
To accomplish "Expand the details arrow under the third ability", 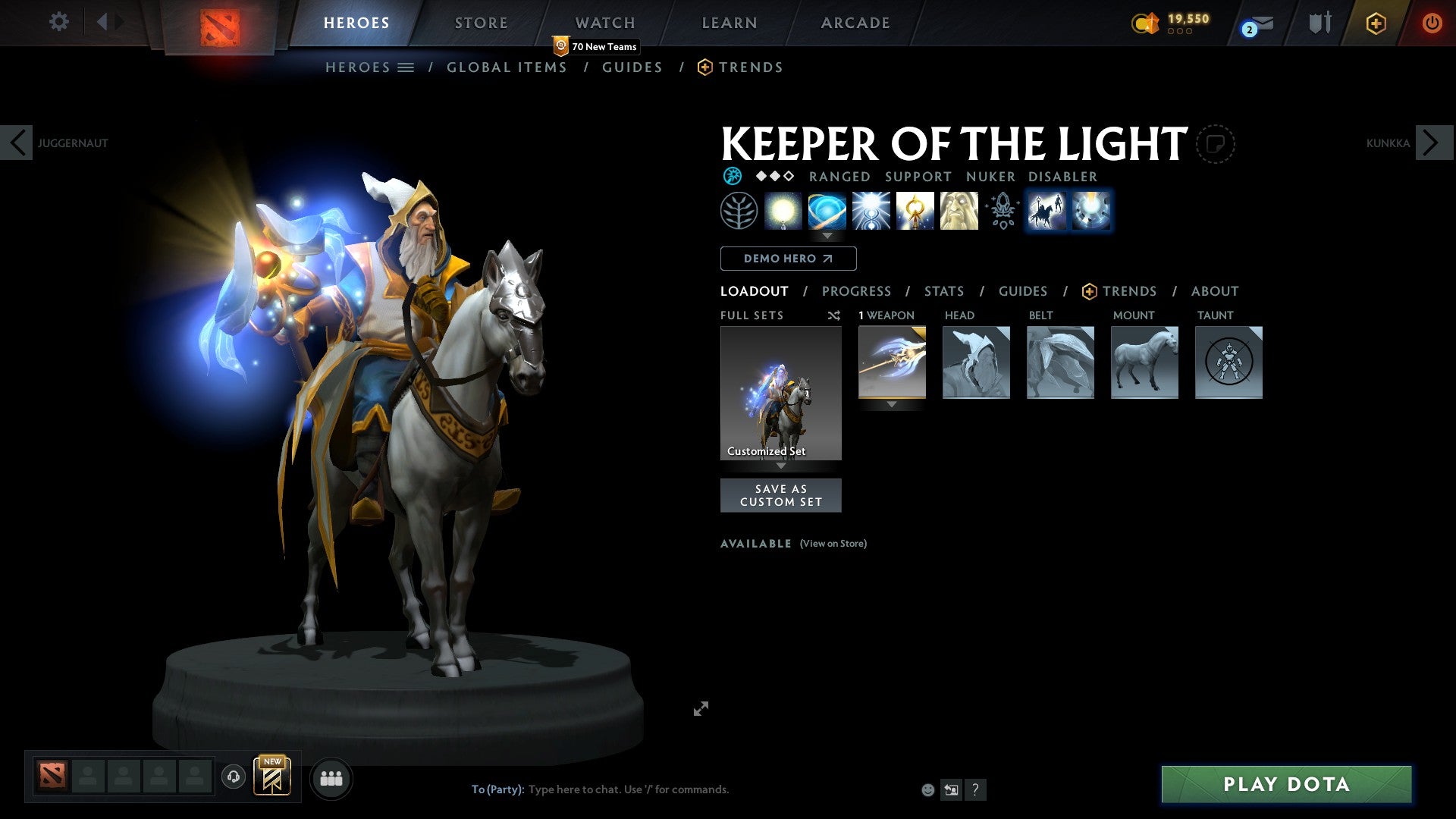I will (827, 236).
